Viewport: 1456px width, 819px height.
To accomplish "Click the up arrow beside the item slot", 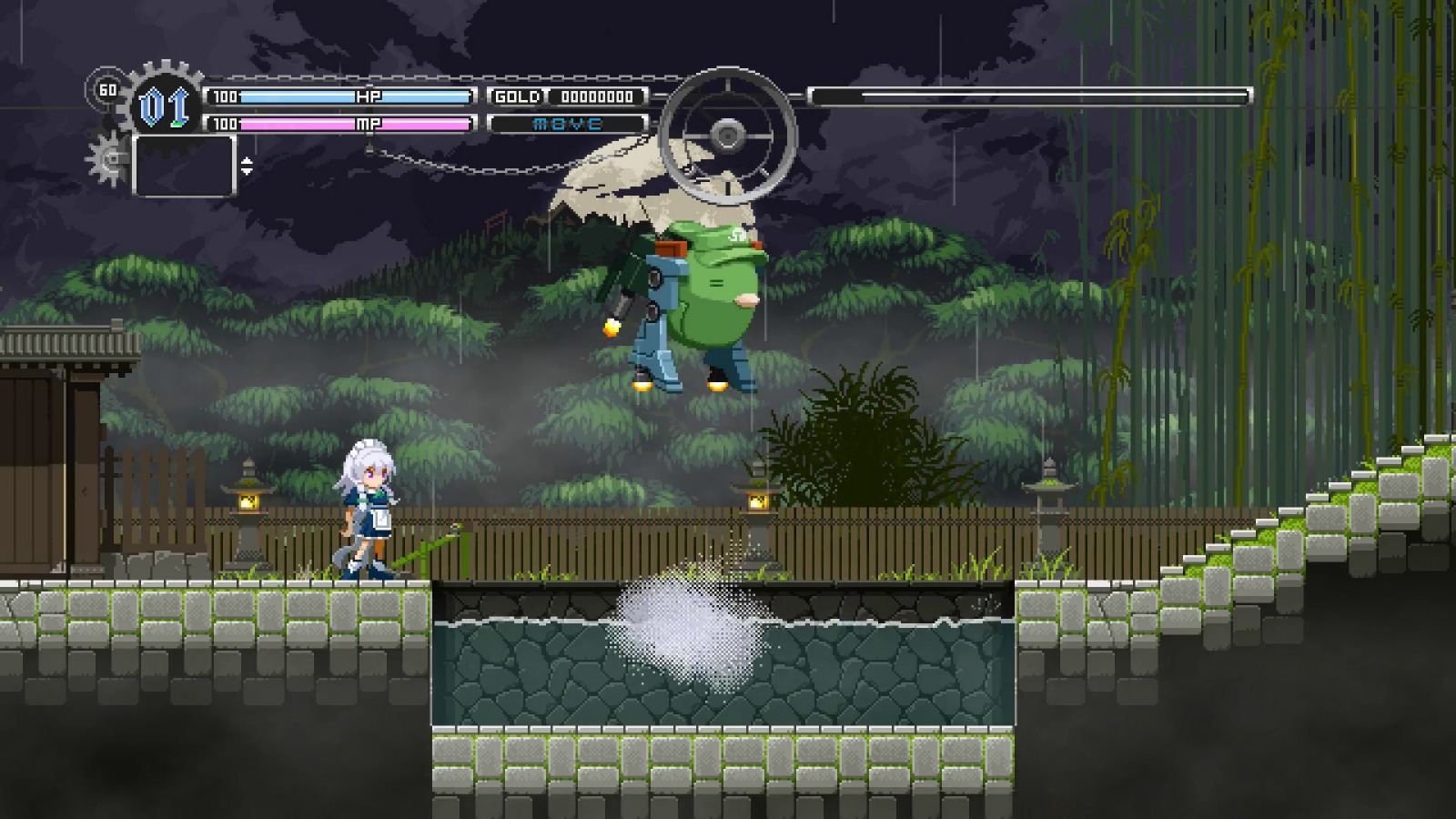I will (x=246, y=161).
